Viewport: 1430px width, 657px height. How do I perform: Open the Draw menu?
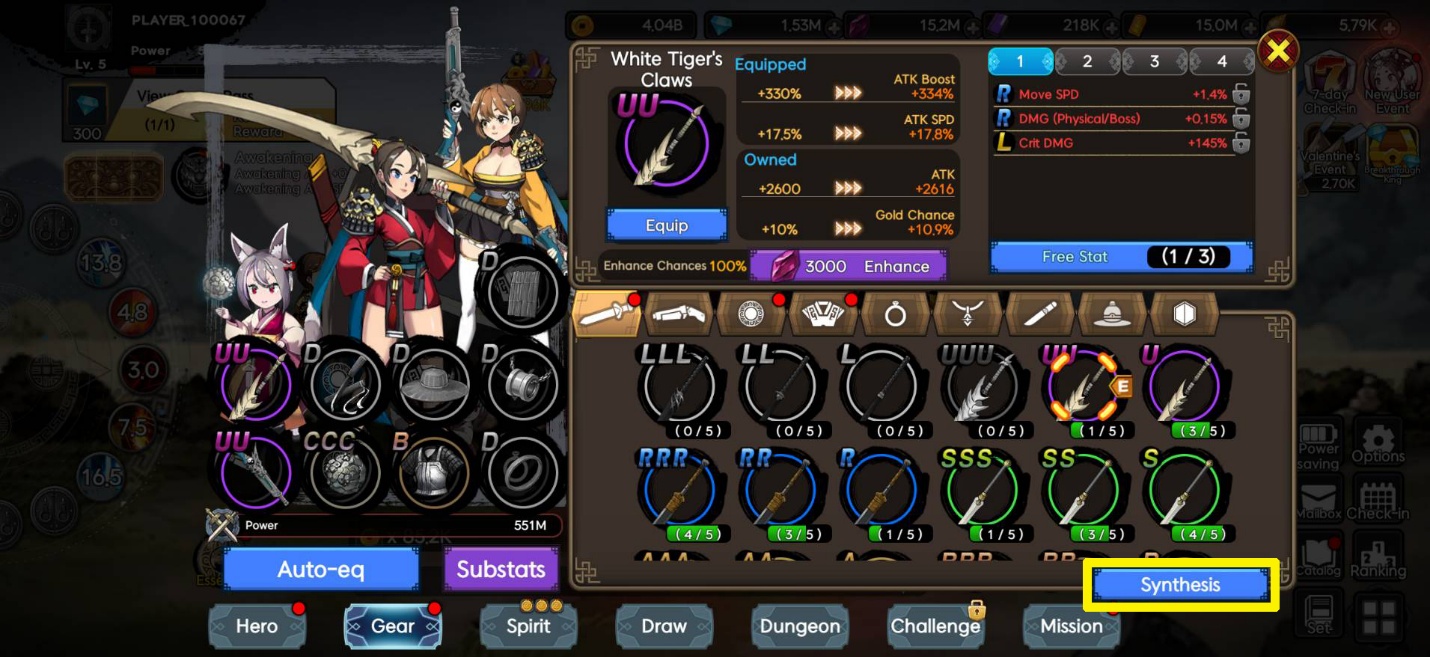(x=664, y=626)
